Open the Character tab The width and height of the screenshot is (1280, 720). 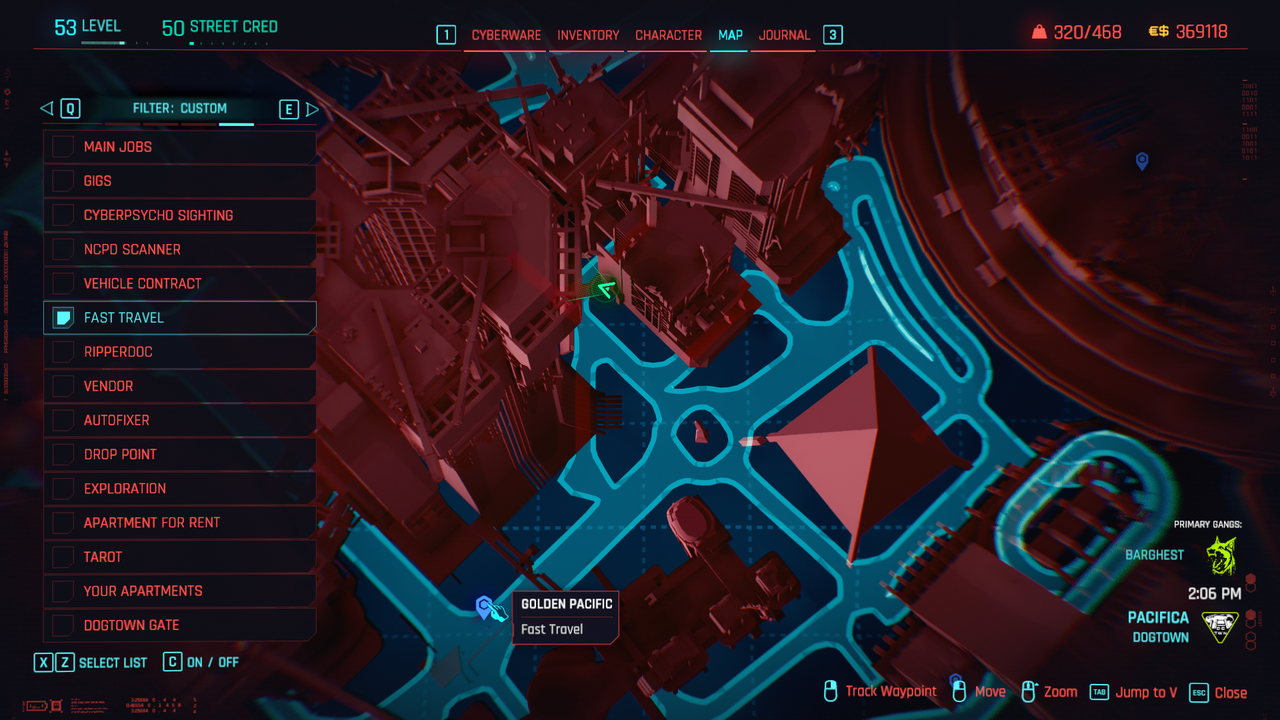[668, 35]
